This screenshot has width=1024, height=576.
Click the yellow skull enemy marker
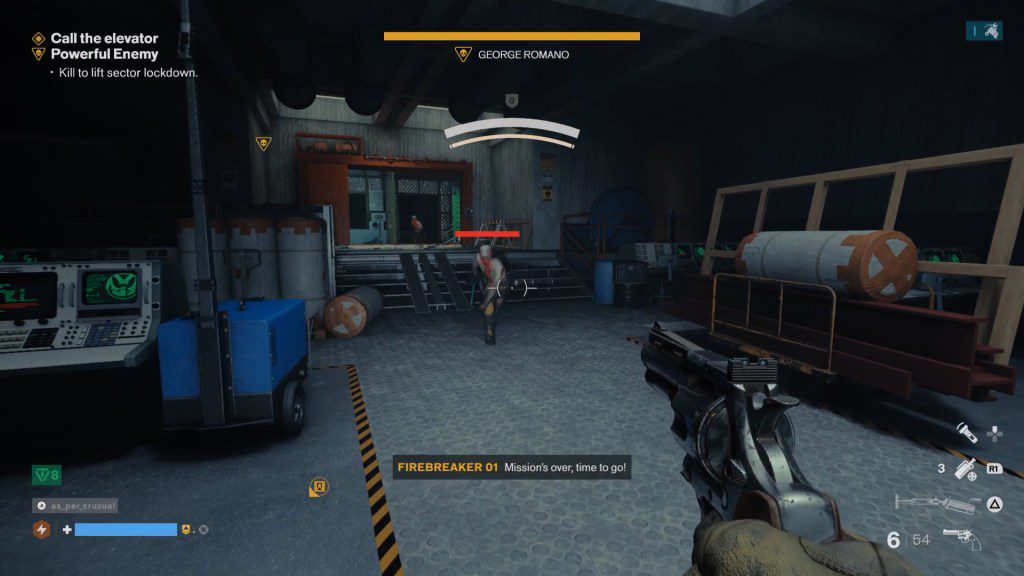click(263, 144)
